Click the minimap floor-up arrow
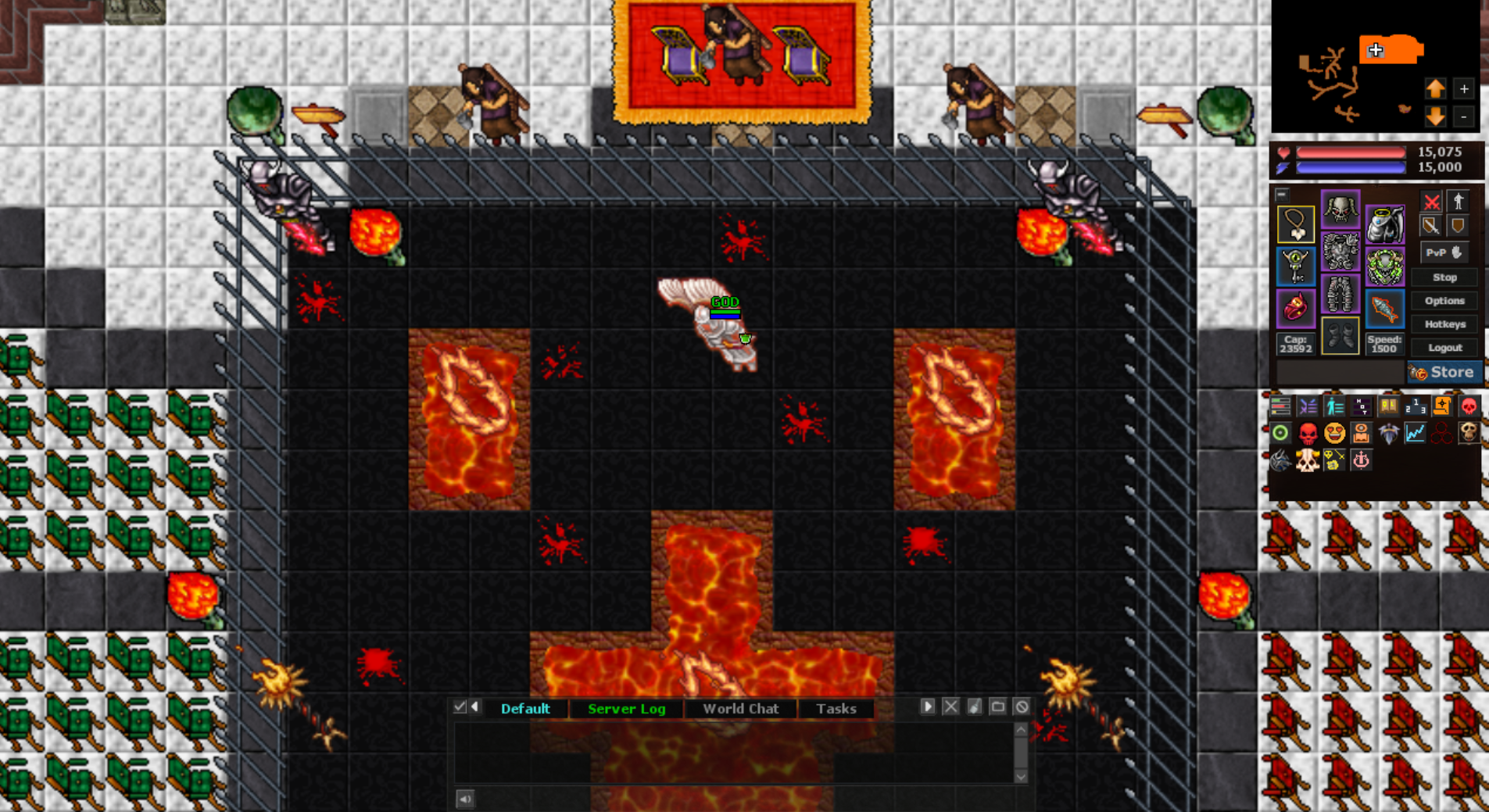The width and height of the screenshot is (1489, 812). click(x=1437, y=88)
